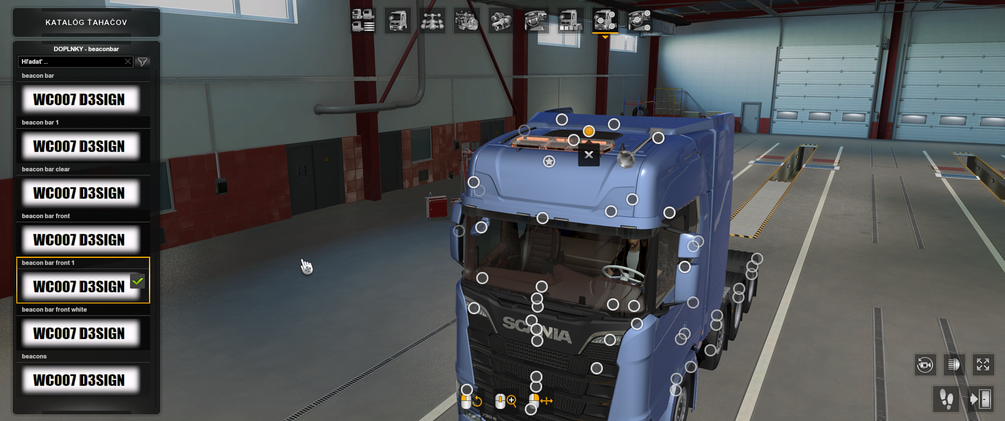Image resolution: width=1005 pixels, height=421 pixels.
Task: Select the 'beacons' accessory
Action: [x=80, y=380]
